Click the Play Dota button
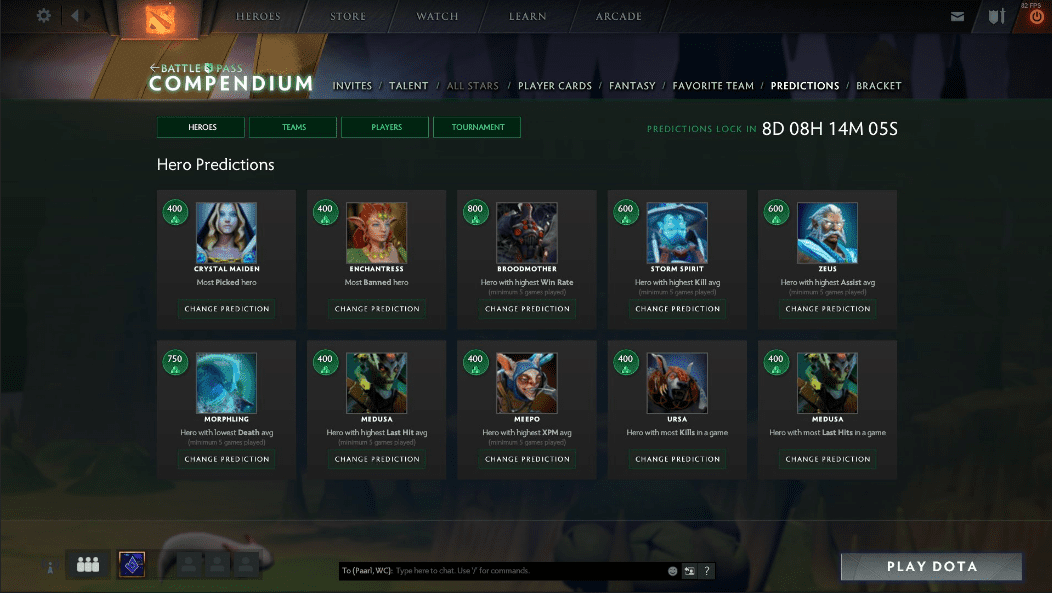Viewport: 1052px width, 593px height. [931, 567]
